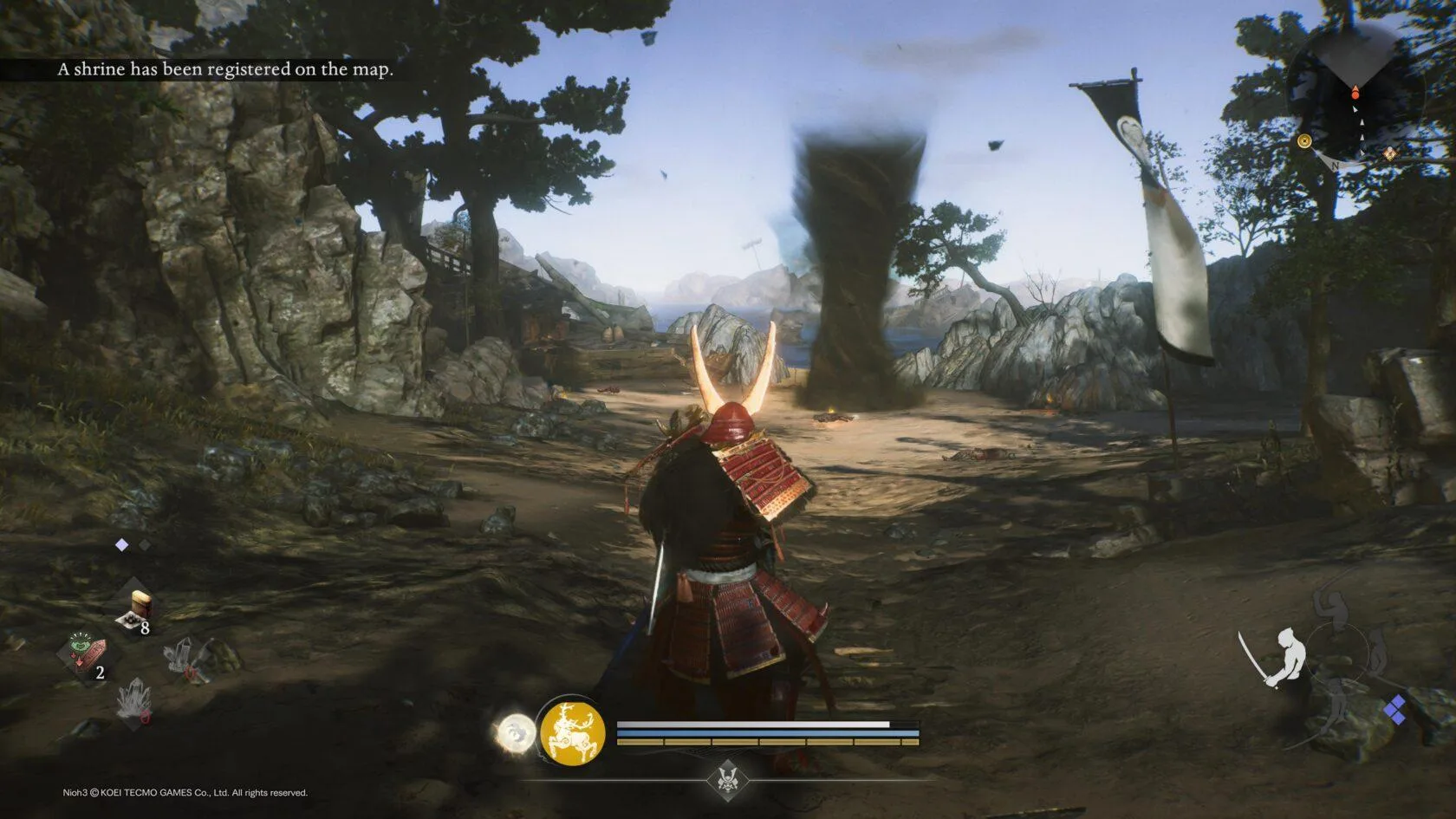
Task: Click the samurai helmet style icon
Action: (727, 778)
